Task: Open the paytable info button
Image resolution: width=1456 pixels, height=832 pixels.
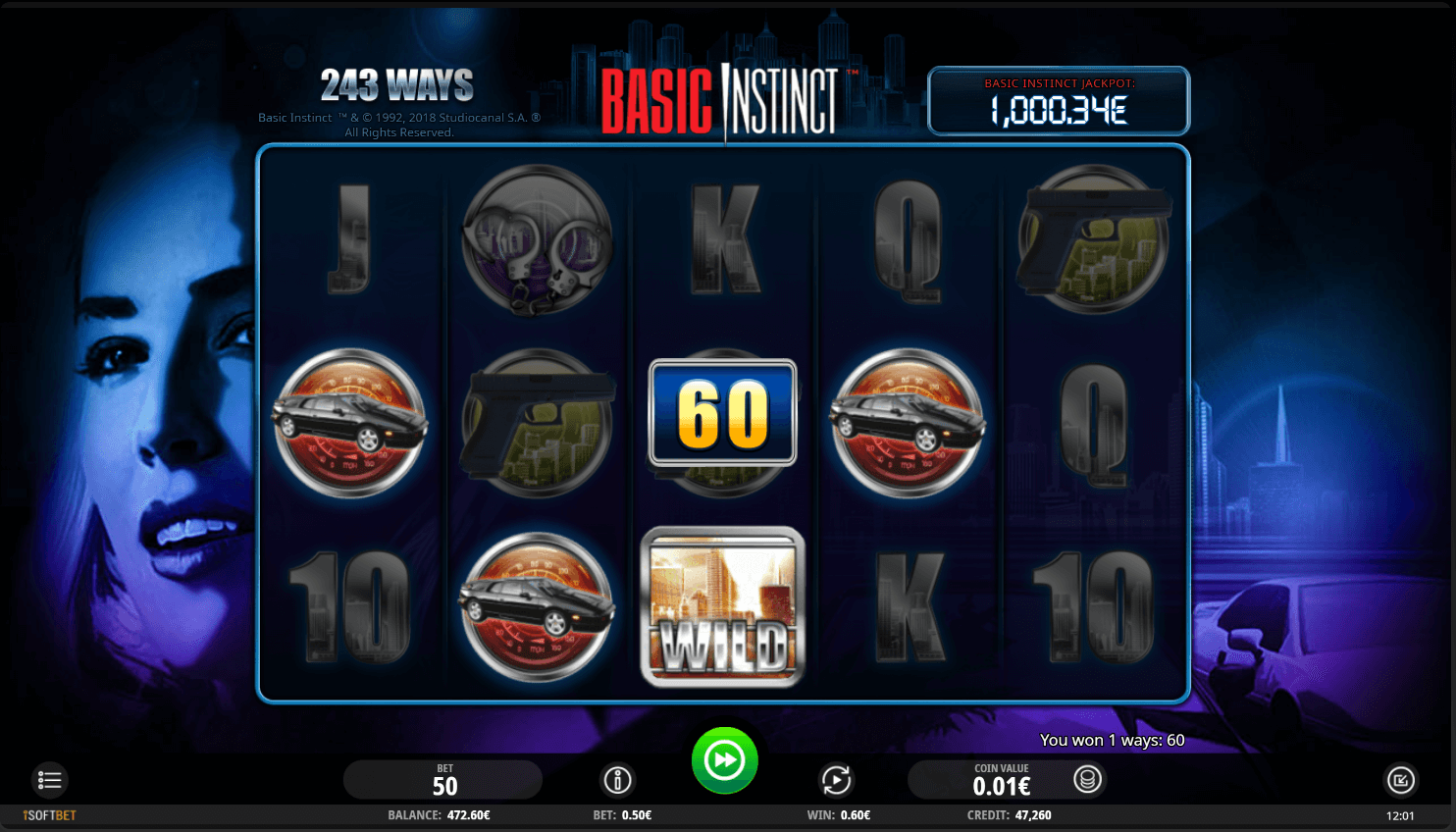Action: point(617,780)
